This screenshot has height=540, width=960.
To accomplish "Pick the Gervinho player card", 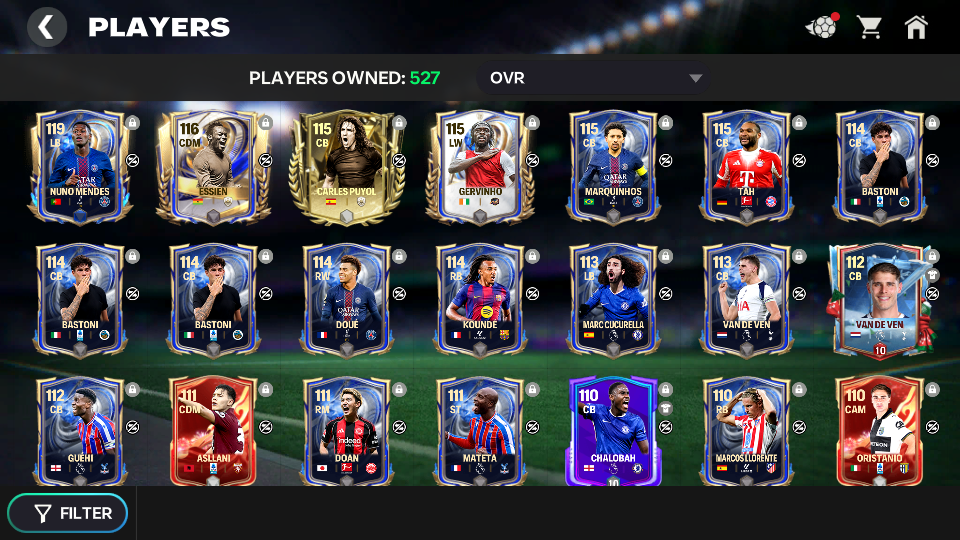I will point(478,165).
